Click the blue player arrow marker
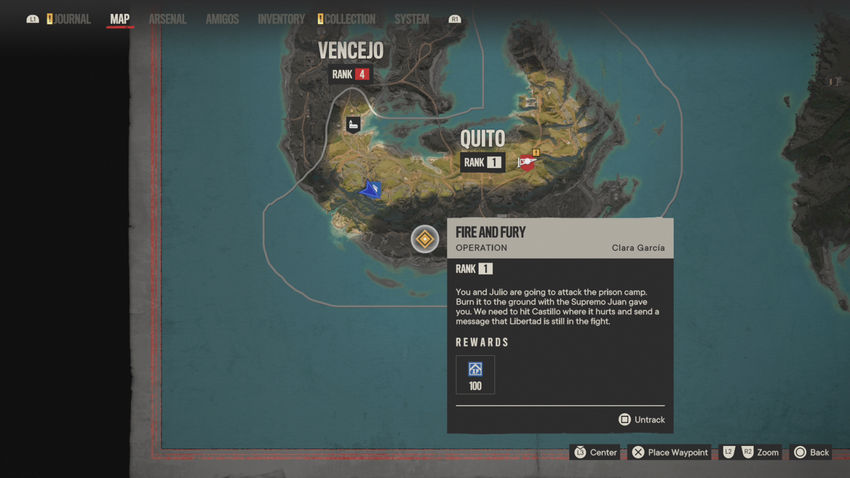Image resolution: width=850 pixels, height=478 pixels. [372, 188]
